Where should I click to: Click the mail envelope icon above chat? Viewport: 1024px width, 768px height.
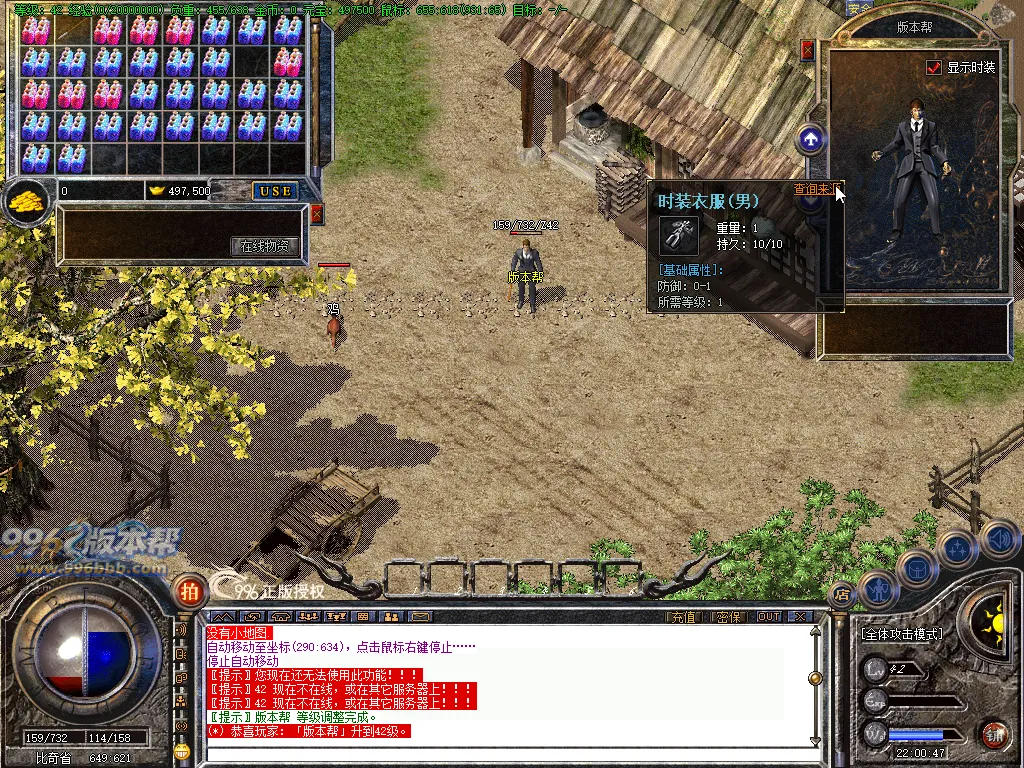[x=420, y=617]
